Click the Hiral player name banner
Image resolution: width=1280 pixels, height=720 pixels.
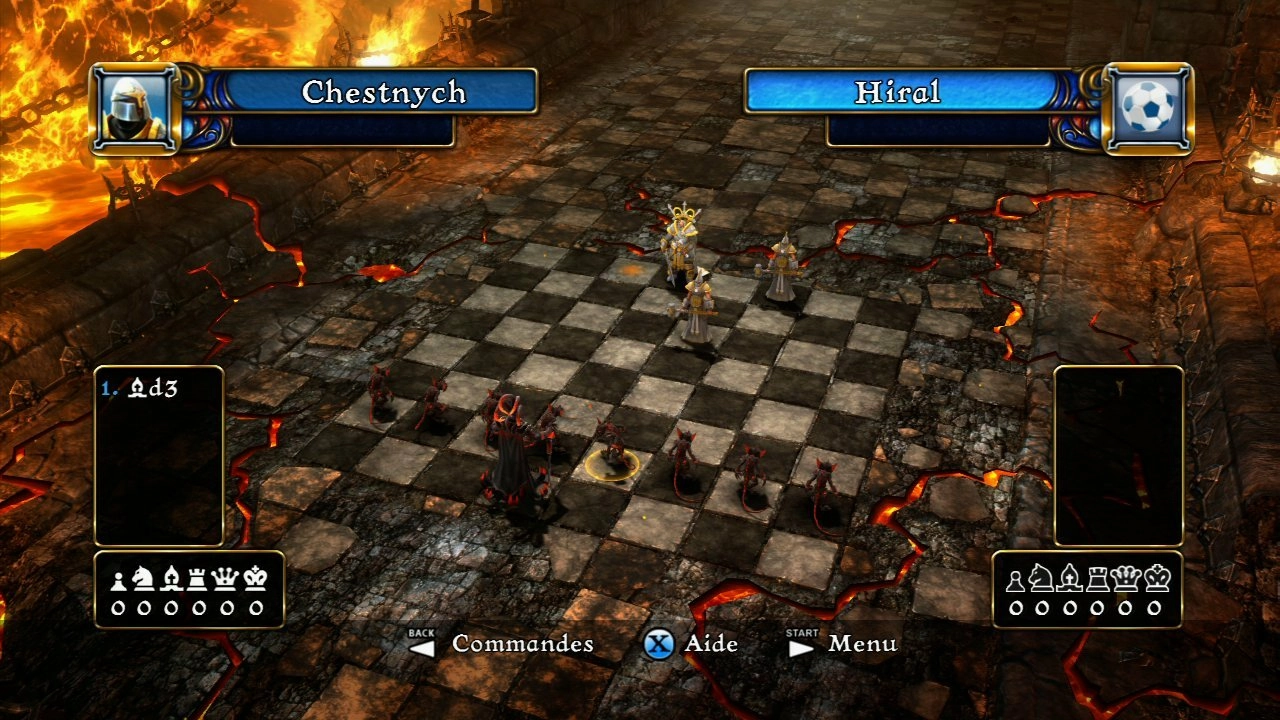(897, 92)
